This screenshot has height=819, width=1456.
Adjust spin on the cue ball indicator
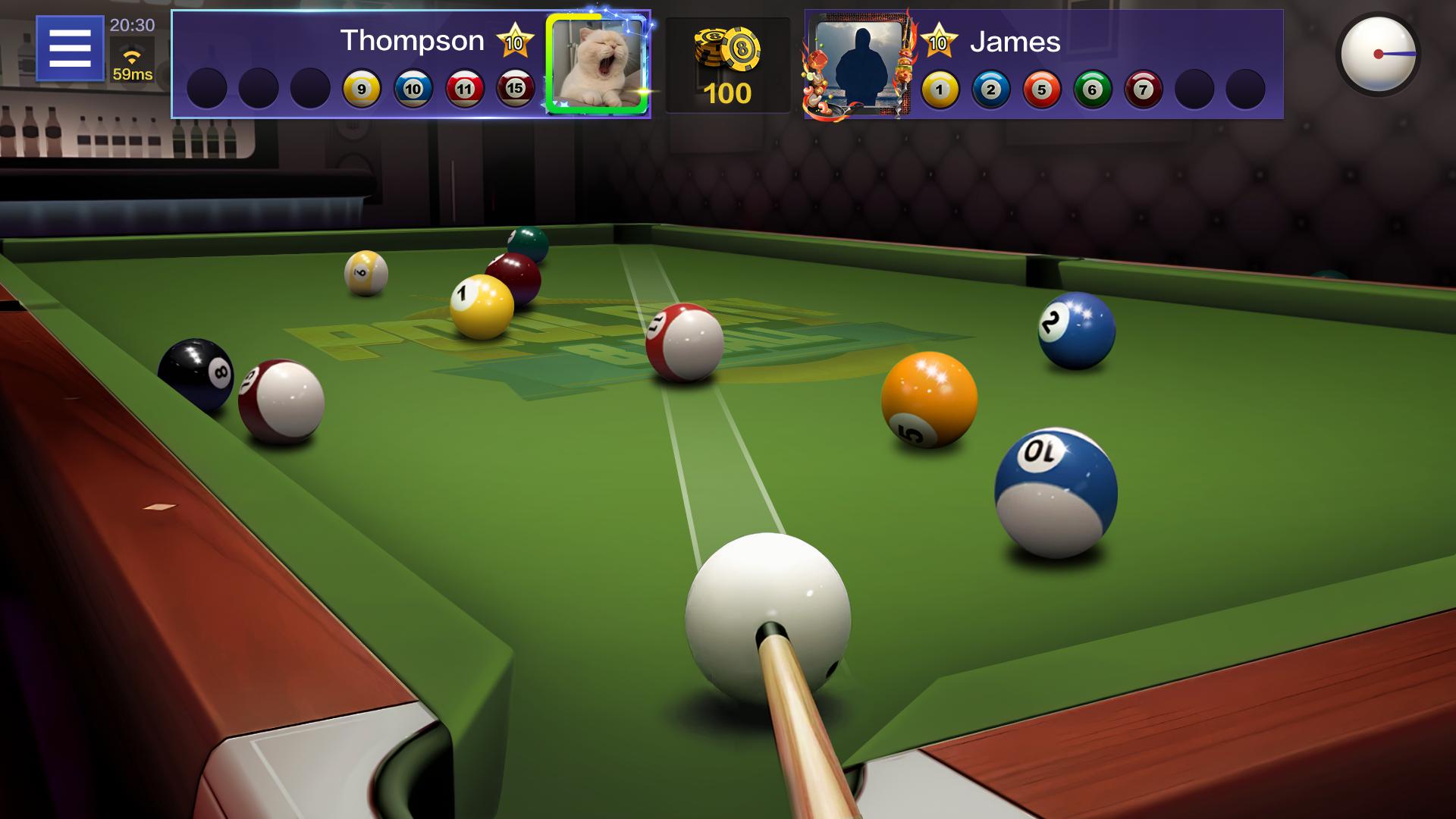pyautogui.click(x=1378, y=55)
